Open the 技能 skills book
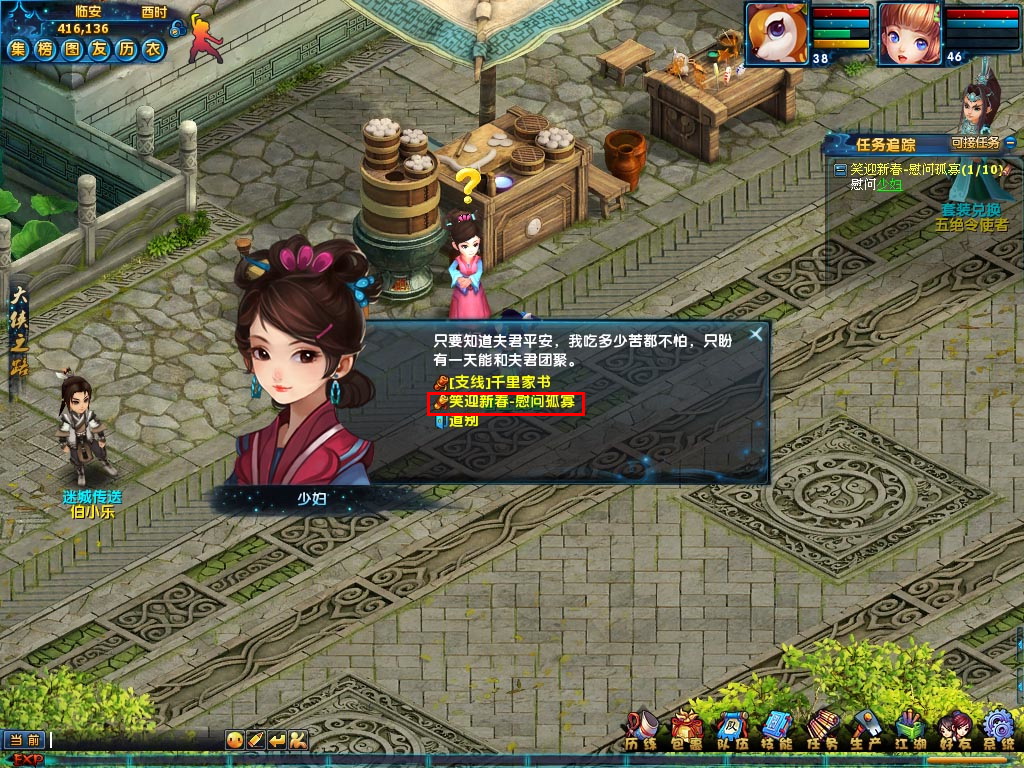1024x768 pixels. [776, 730]
